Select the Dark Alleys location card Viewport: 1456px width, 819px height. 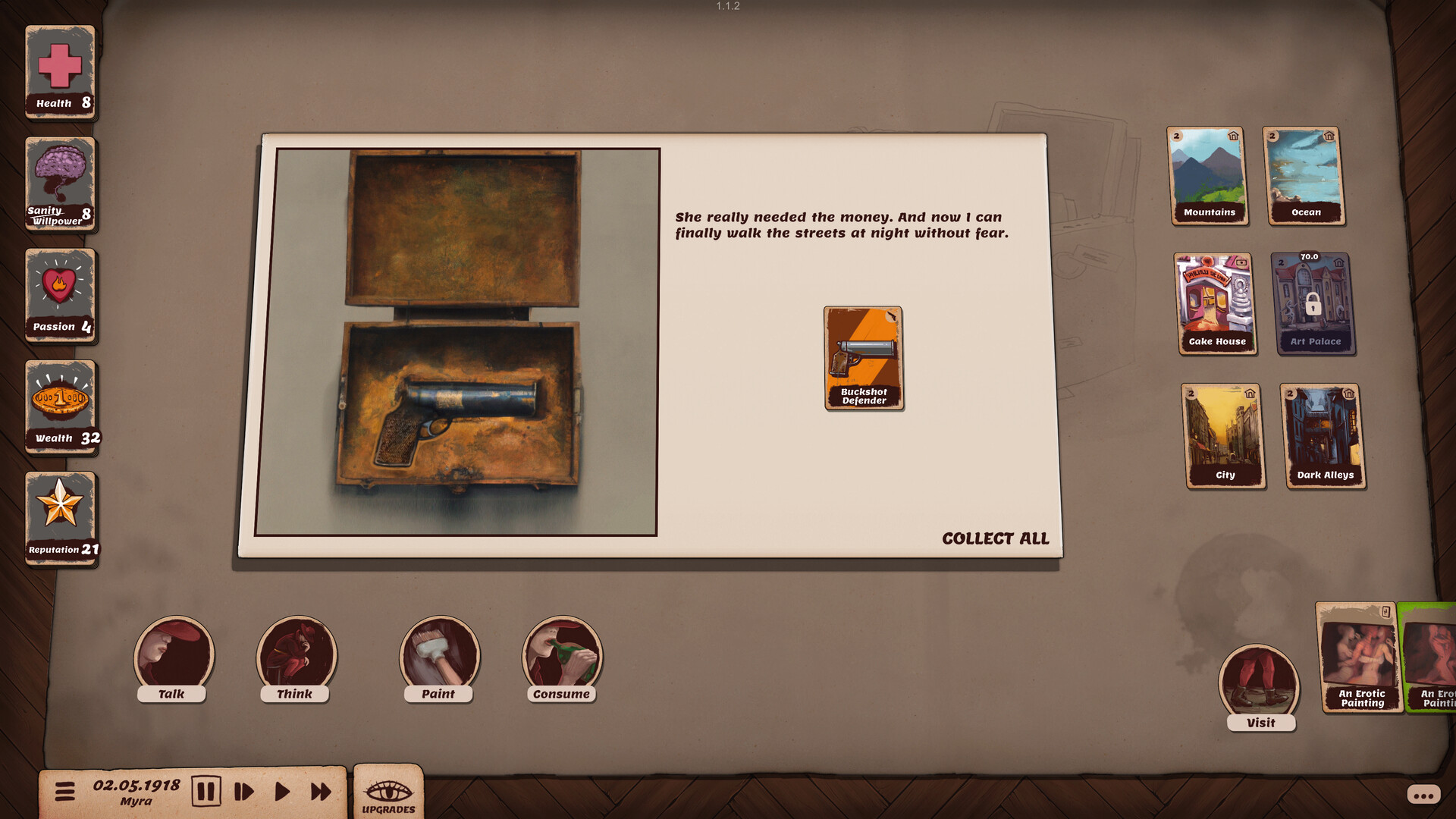click(1324, 435)
